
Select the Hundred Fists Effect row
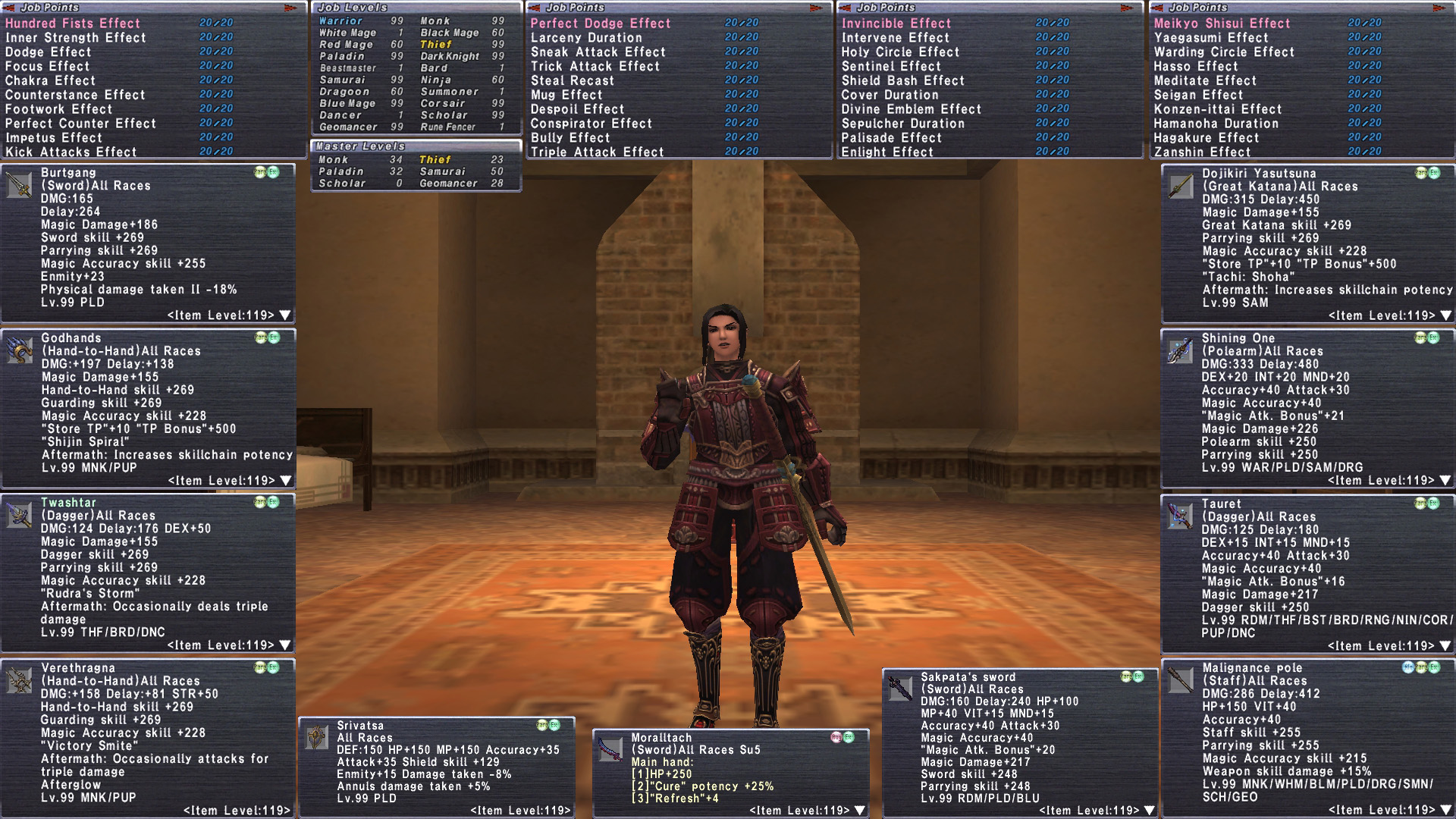(73, 24)
